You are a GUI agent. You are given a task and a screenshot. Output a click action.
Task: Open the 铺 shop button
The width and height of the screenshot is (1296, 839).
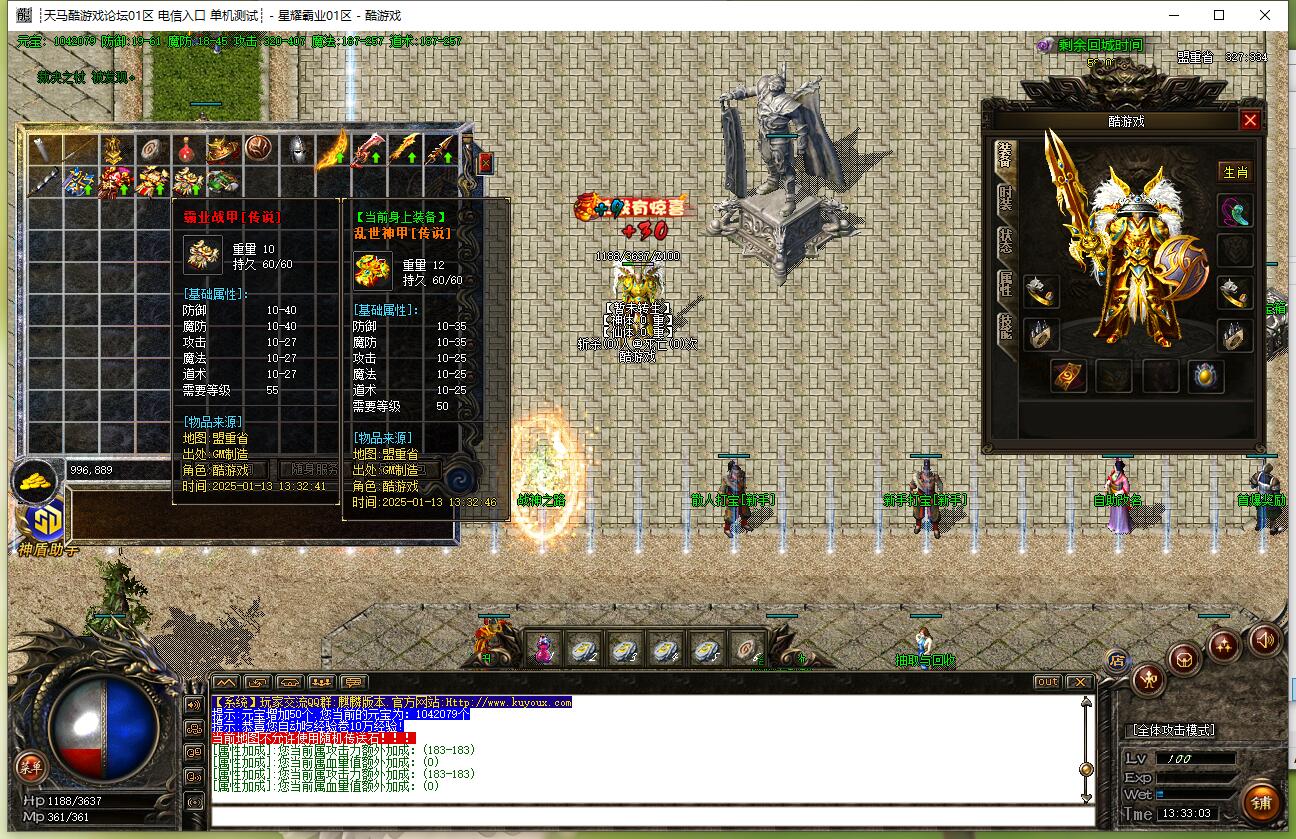pos(1261,803)
